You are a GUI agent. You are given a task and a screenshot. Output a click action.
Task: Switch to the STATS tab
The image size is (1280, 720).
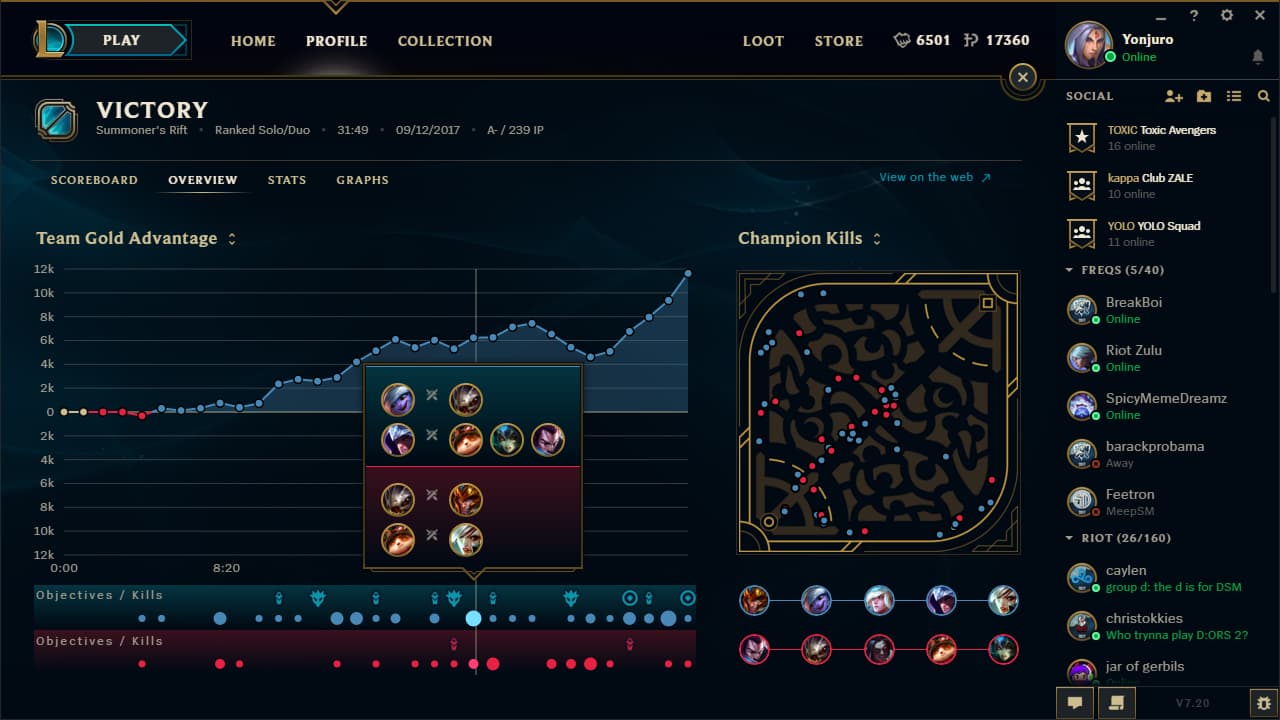click(x=287, y=180)
